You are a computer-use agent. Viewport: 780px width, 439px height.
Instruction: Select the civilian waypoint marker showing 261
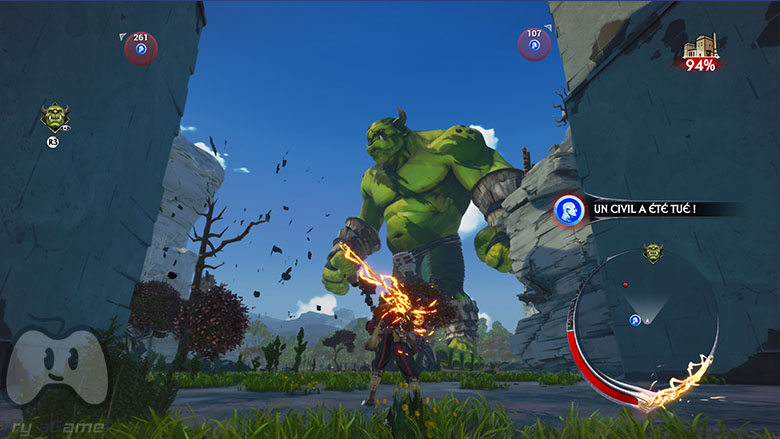pyautogui.click(x=140, y=49)
